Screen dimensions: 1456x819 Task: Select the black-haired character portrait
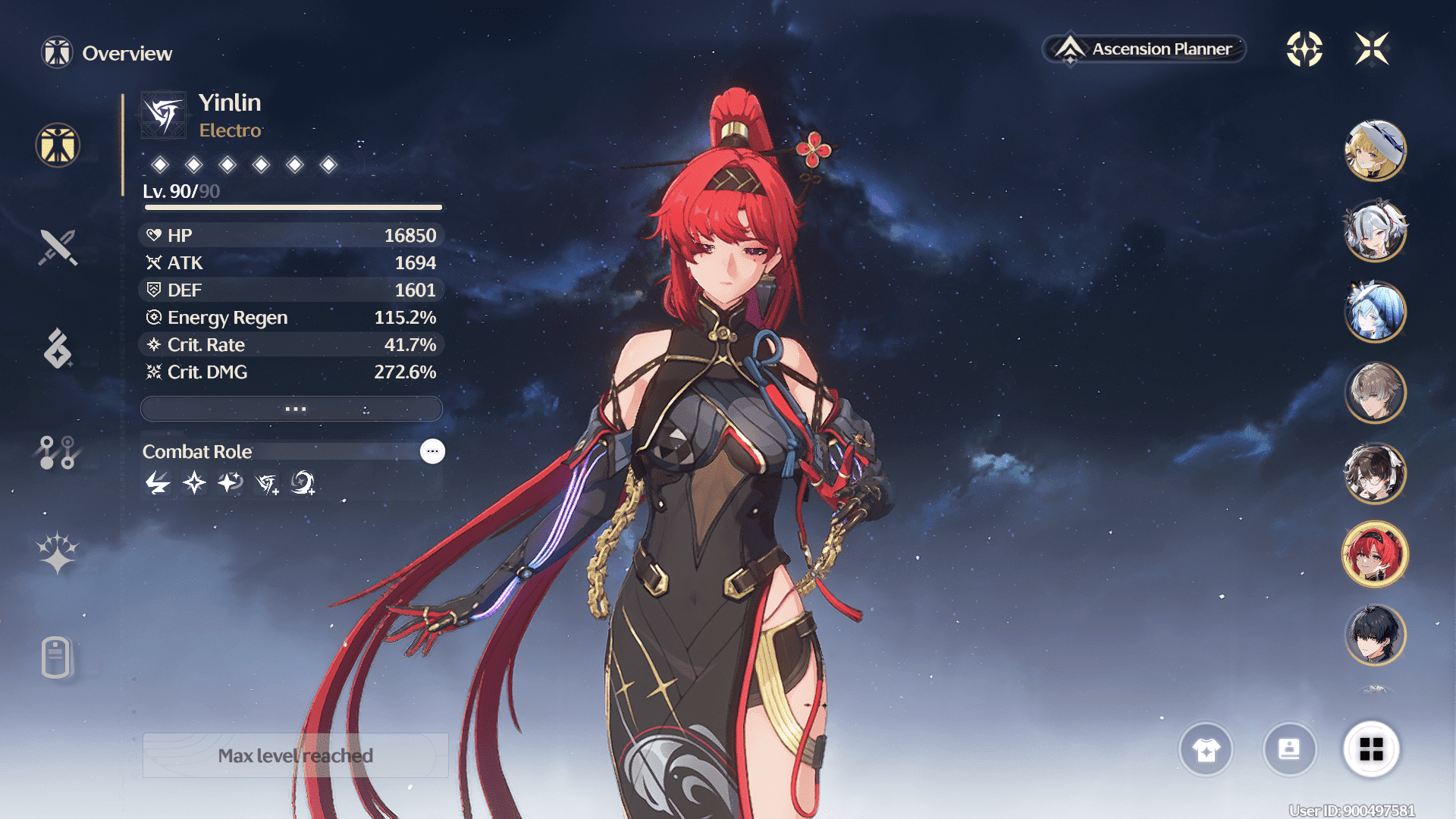[x=1375, y=635]
